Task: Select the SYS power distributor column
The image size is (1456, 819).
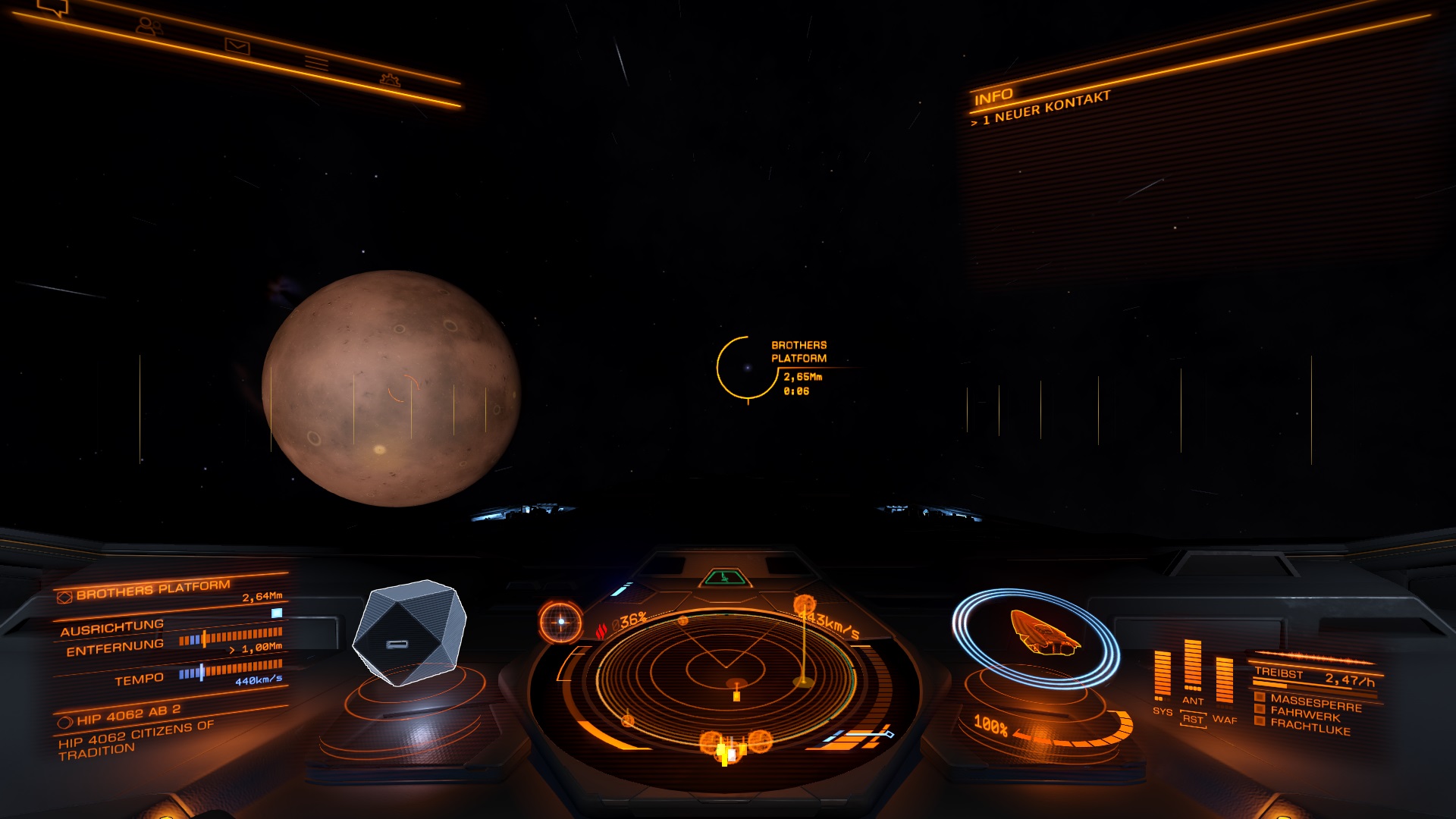Action: [x=1162, y=675]
